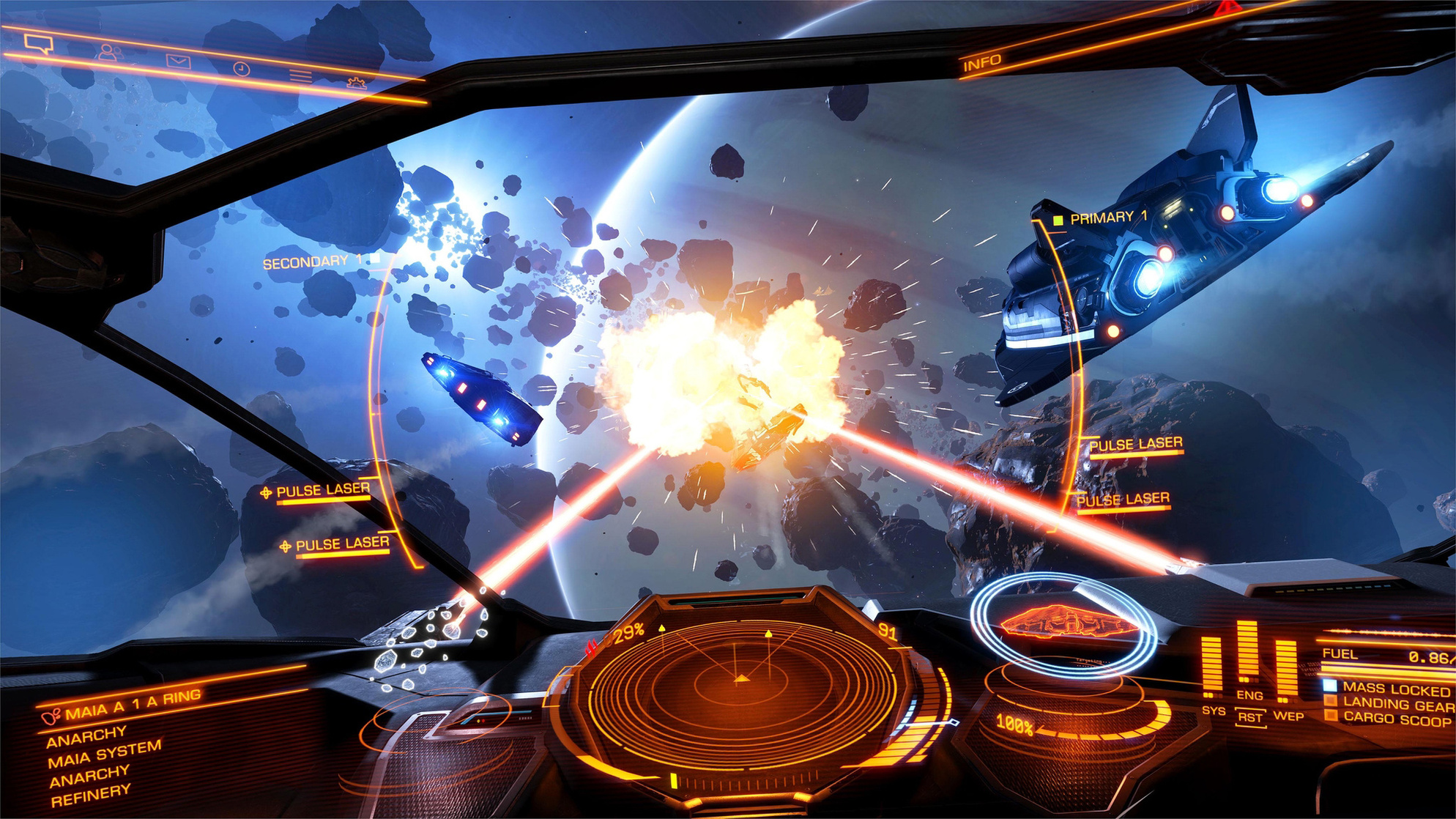Open the functions settings gear icon
1456x819 pixels.
355,81
